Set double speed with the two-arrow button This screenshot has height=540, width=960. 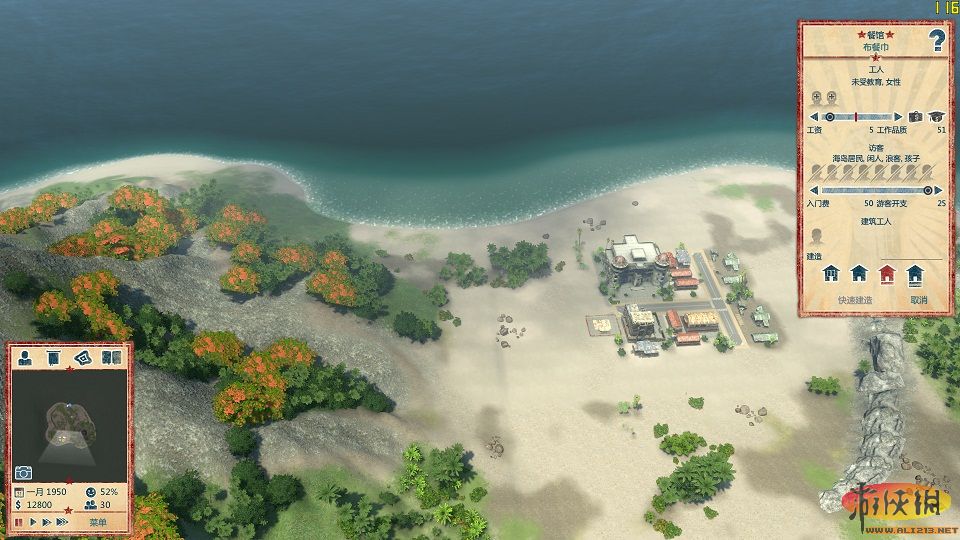coord(48,522)
